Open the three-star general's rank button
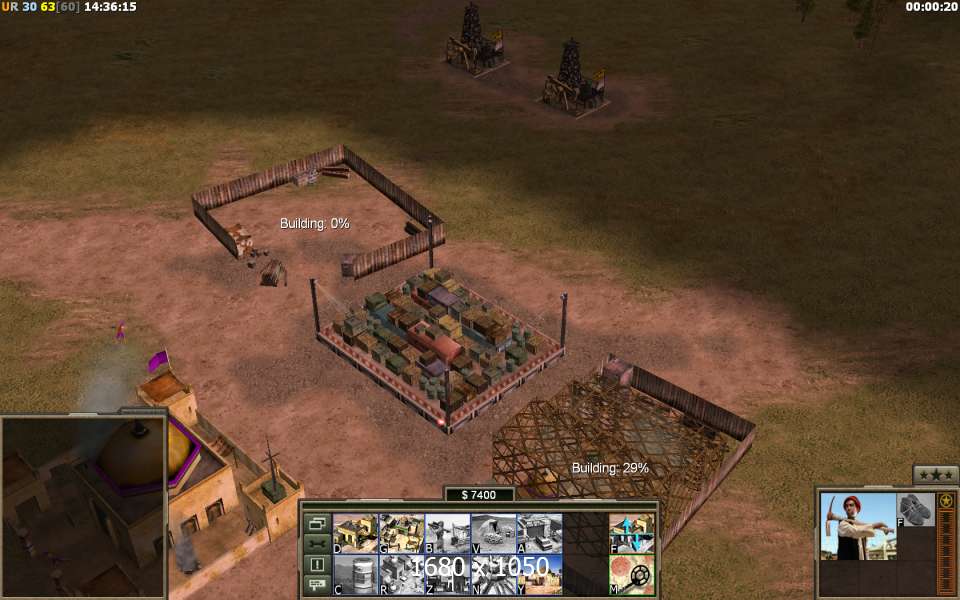The width and height of the screenshot is (960, 600). (x=936, y=474)
